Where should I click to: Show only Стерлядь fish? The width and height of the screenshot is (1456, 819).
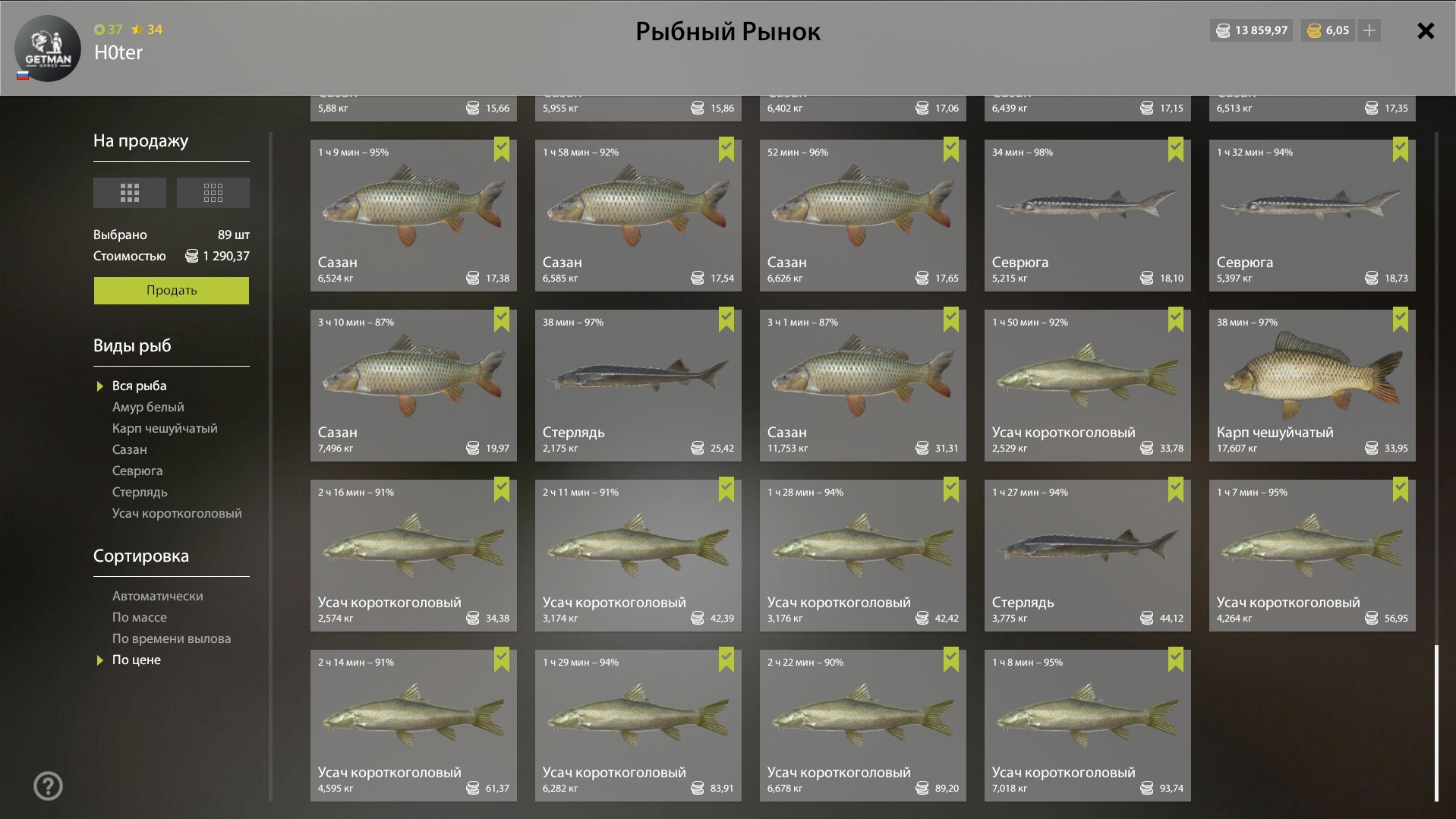click(x=140, y=493)
